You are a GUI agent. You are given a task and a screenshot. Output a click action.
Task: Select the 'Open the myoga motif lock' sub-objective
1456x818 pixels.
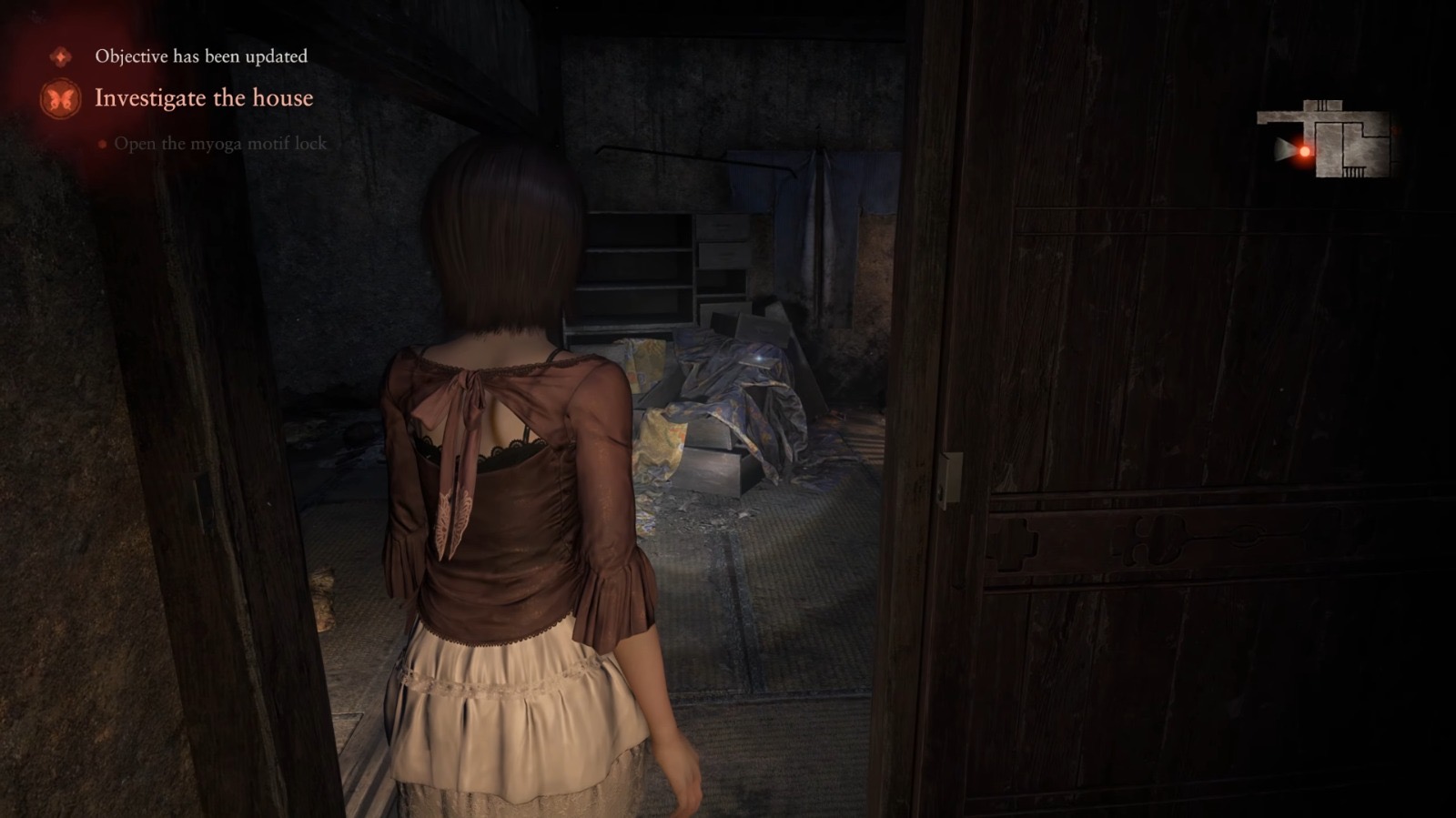(219, 144)
